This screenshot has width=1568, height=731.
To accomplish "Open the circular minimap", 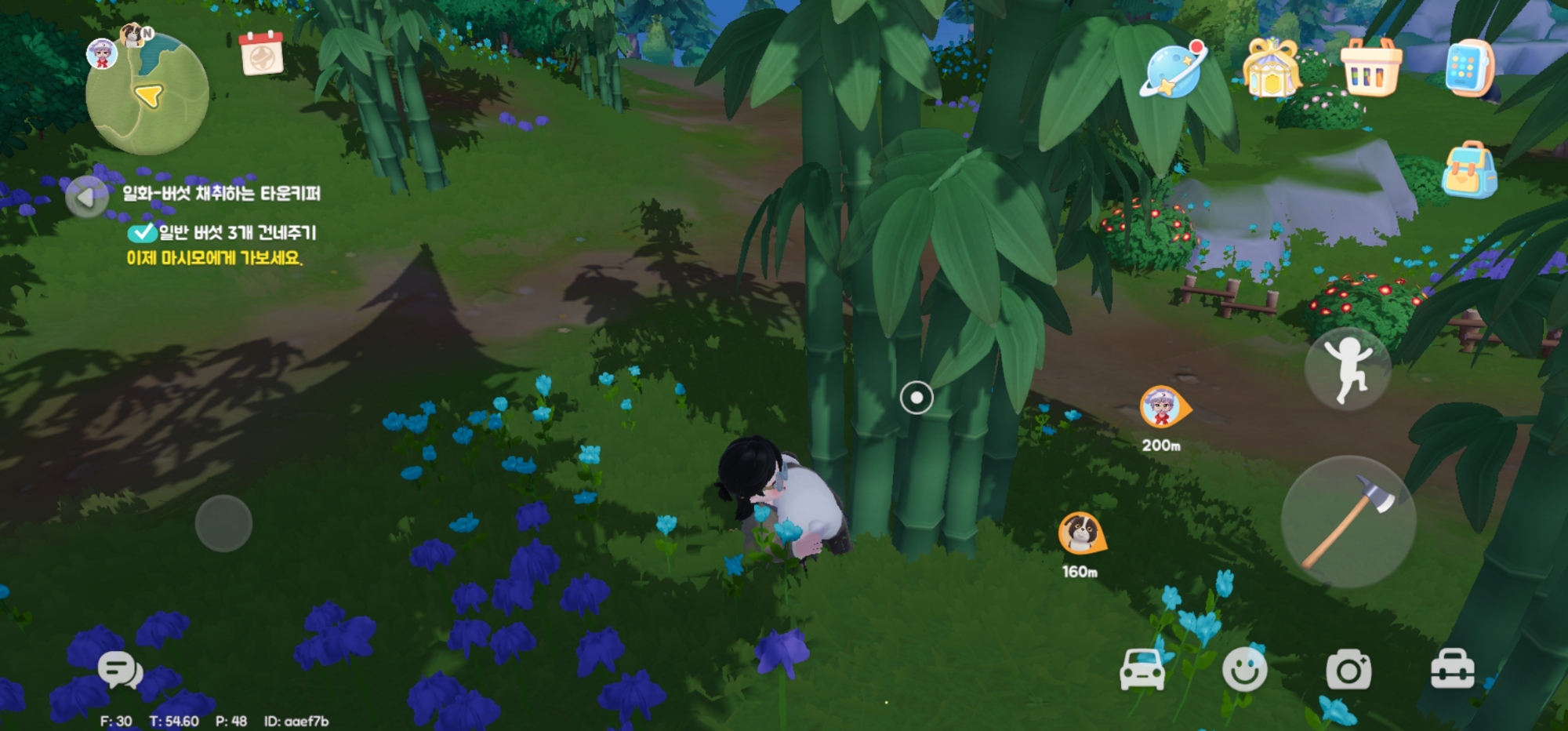I will [x=147, y=95].
